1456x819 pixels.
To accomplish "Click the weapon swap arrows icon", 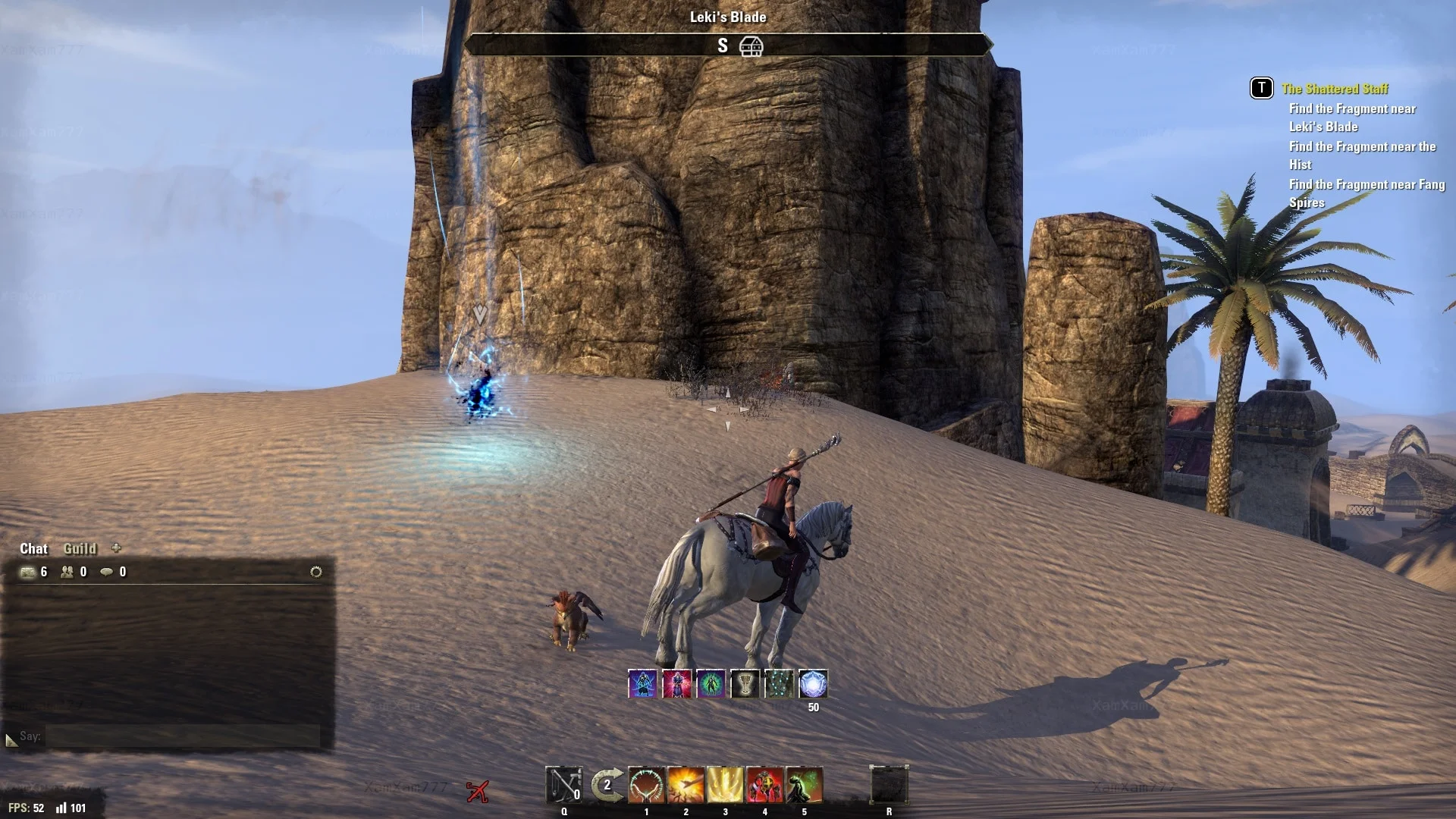I will [607, 785].
